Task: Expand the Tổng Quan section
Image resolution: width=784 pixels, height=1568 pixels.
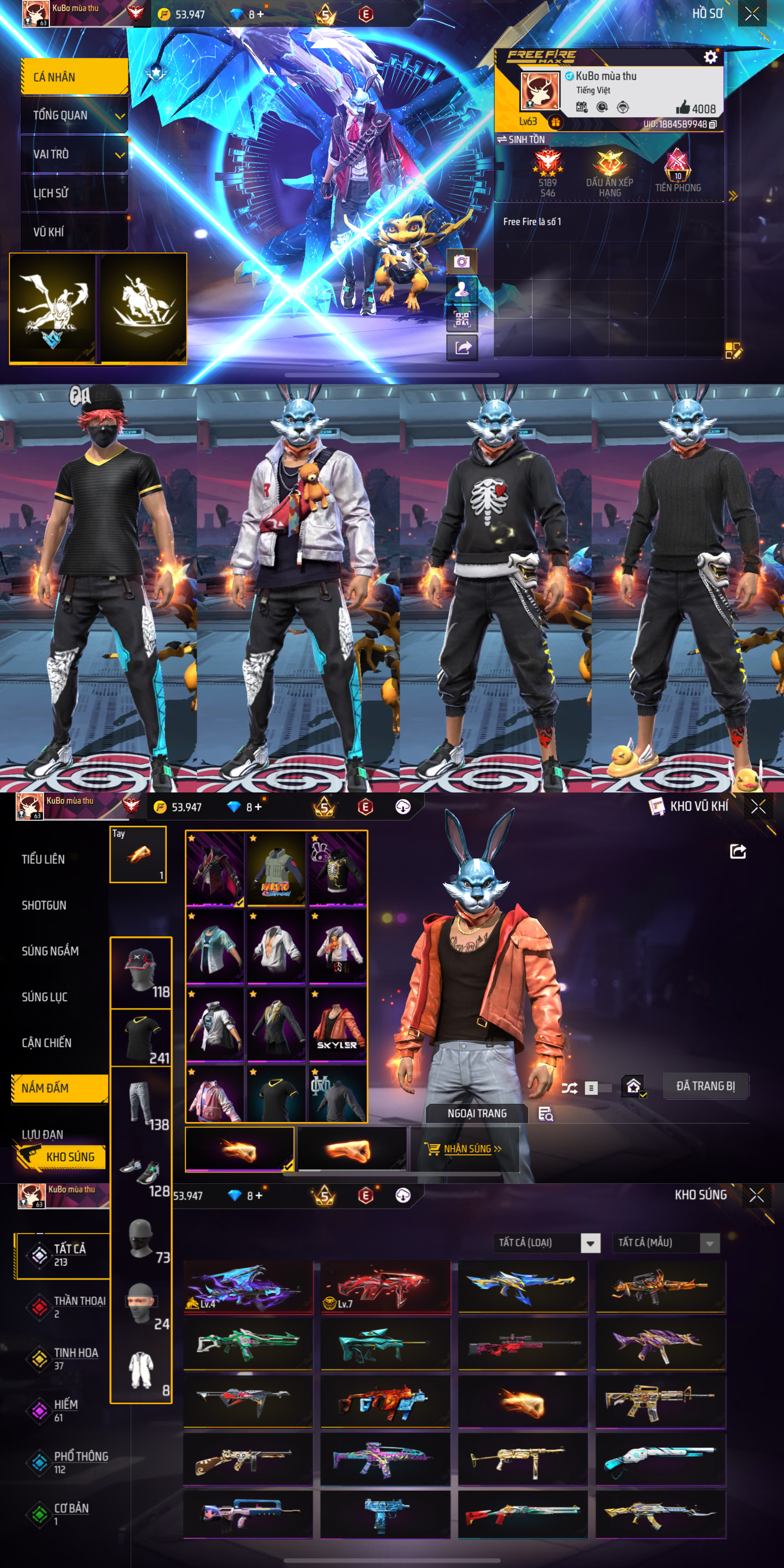Action: (x=74, y=116)
